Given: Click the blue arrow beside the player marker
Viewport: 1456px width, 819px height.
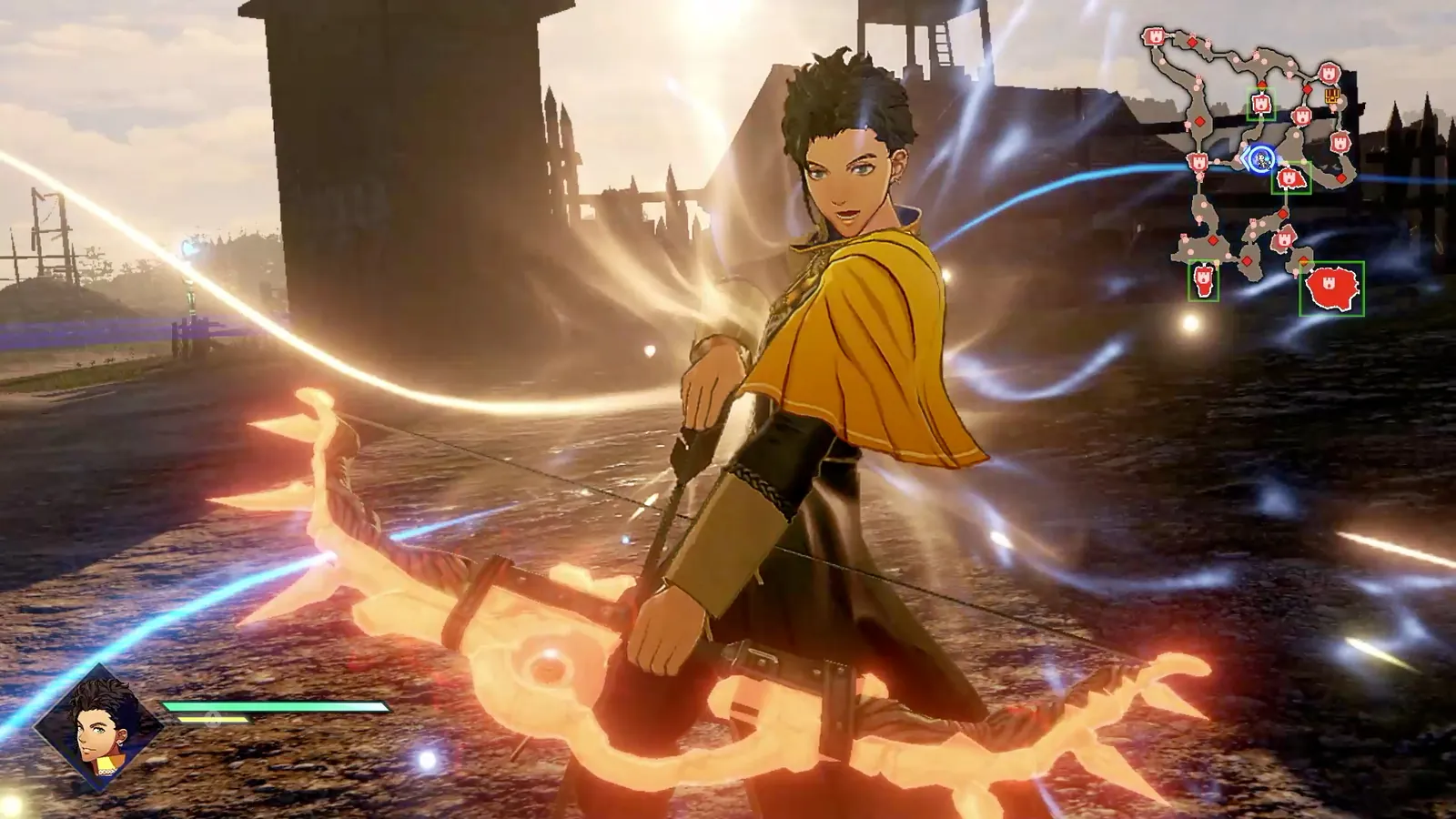Looking at the screenshot, I should (x=1246, y=157).
